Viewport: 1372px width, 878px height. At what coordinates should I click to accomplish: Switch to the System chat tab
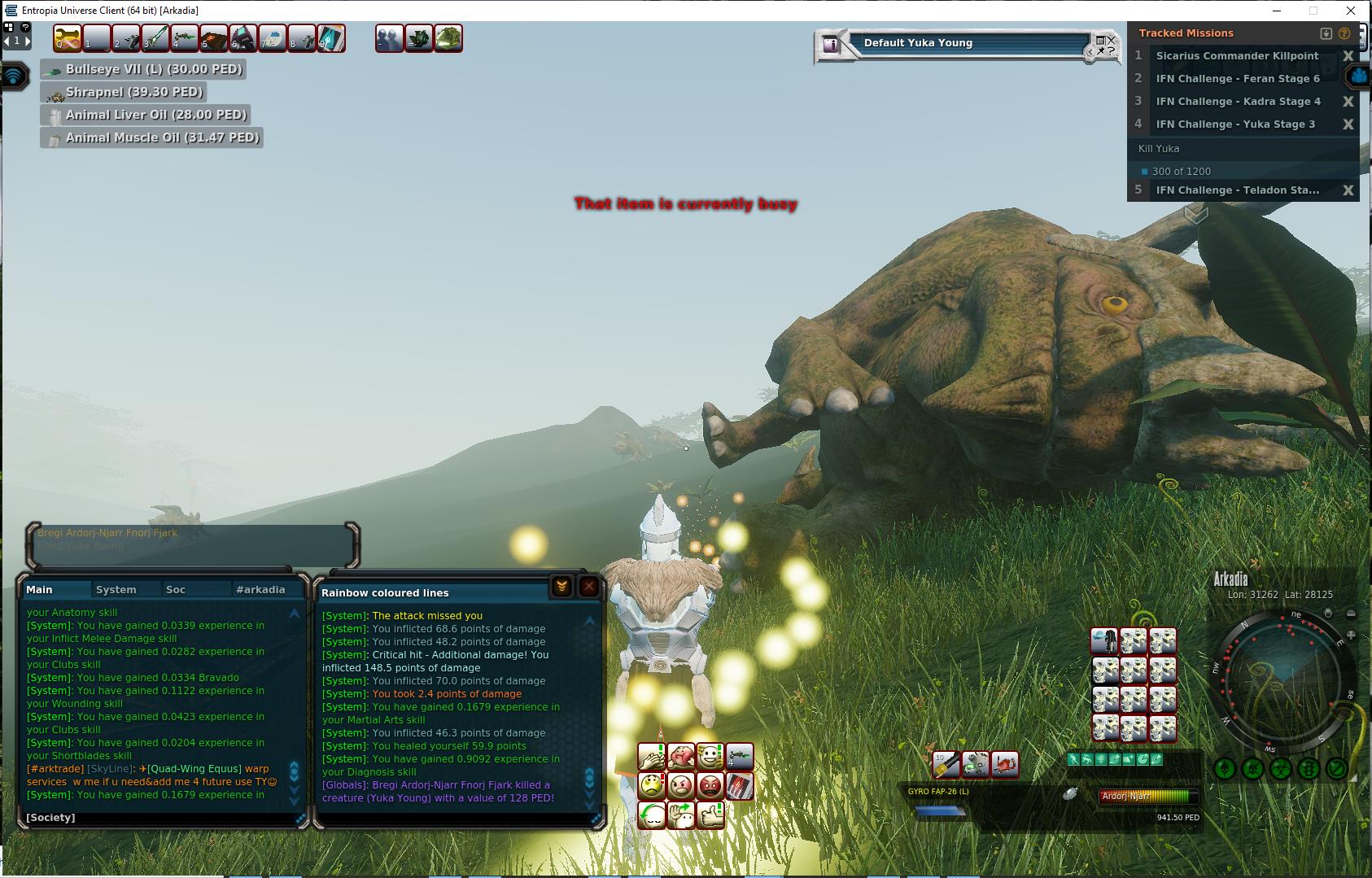coord(116,589)
